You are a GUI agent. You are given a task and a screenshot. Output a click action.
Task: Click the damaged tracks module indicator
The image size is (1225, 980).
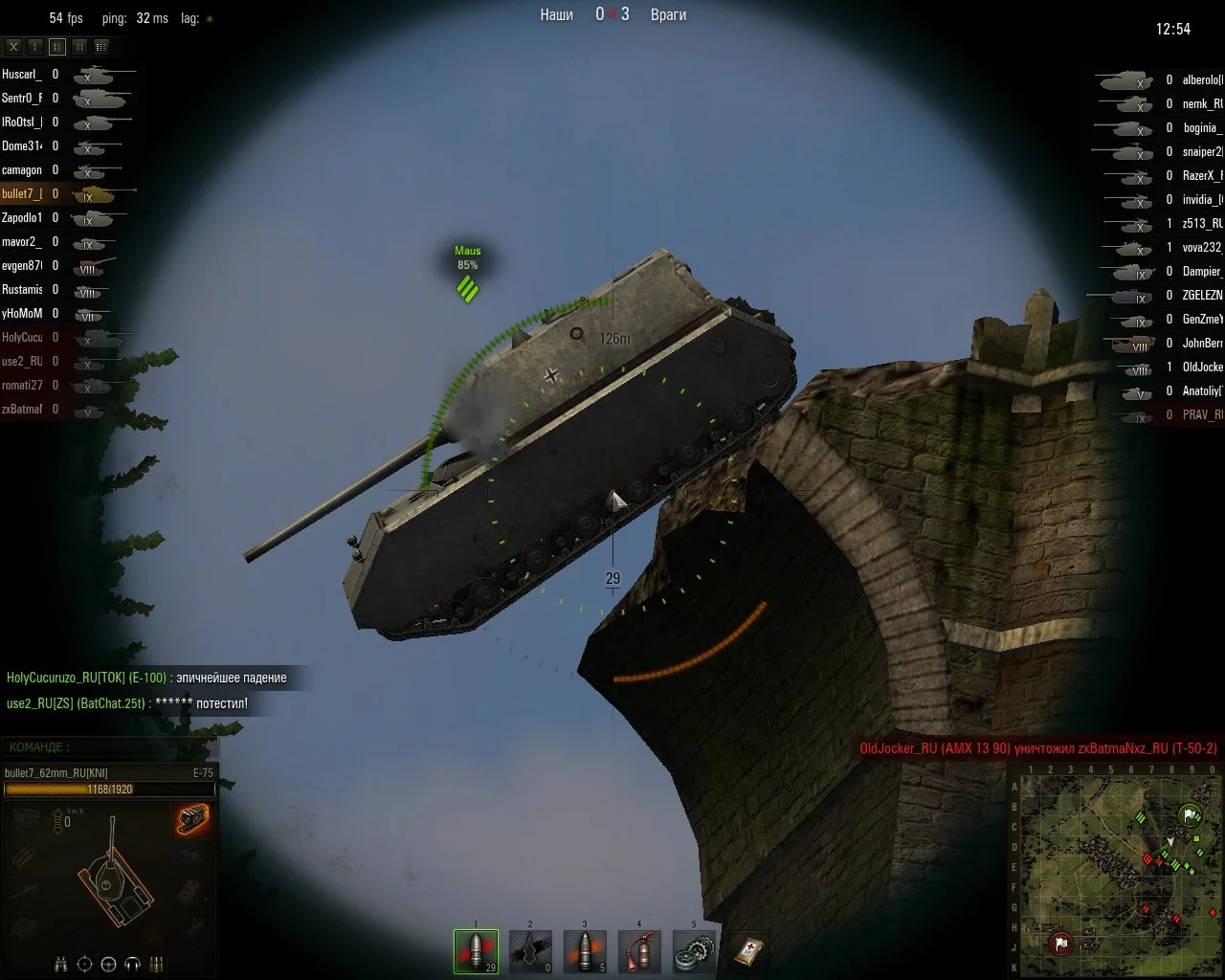pyautogui.click(x=191, y=820)
